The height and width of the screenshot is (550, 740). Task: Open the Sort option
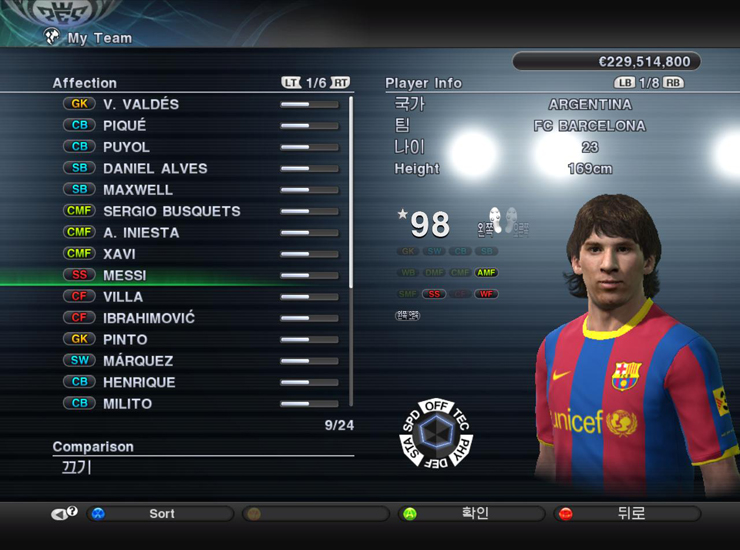[x=161, y=514]
